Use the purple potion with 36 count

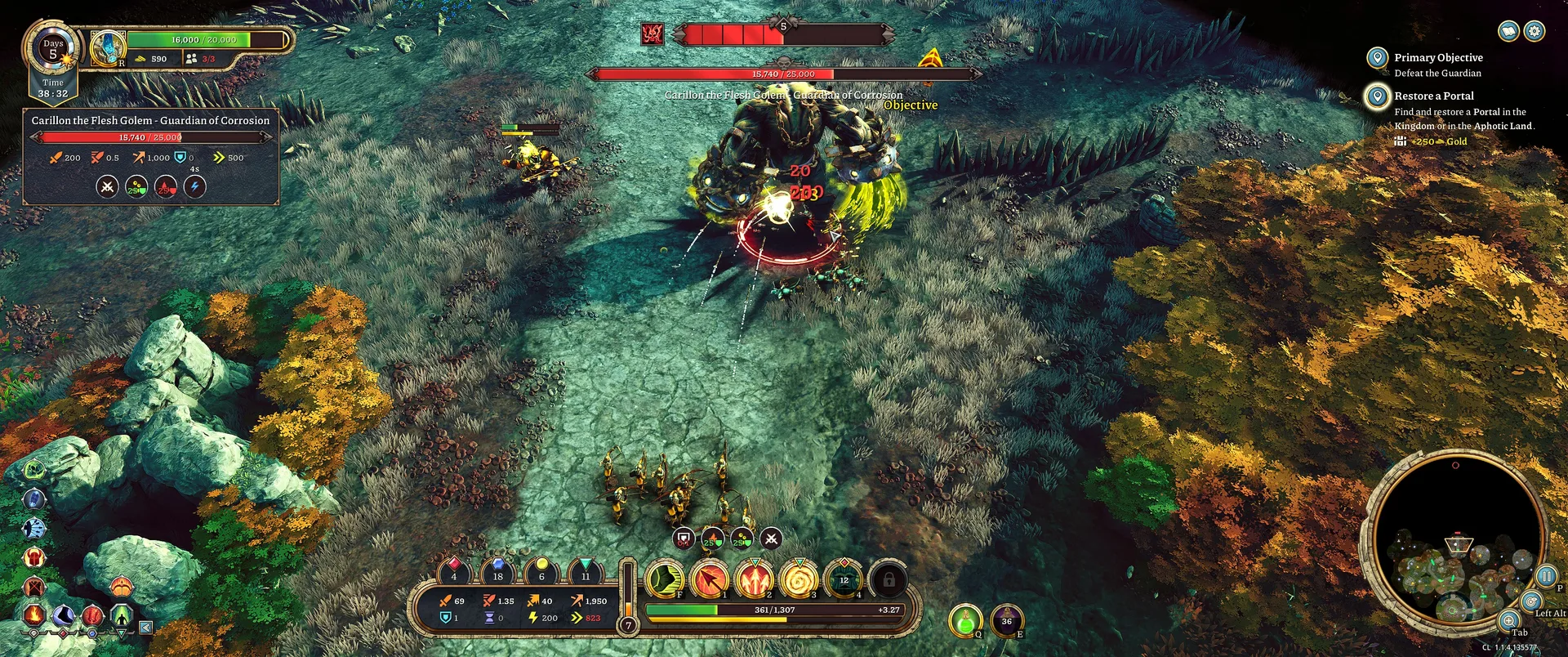tap(1007, 621)
